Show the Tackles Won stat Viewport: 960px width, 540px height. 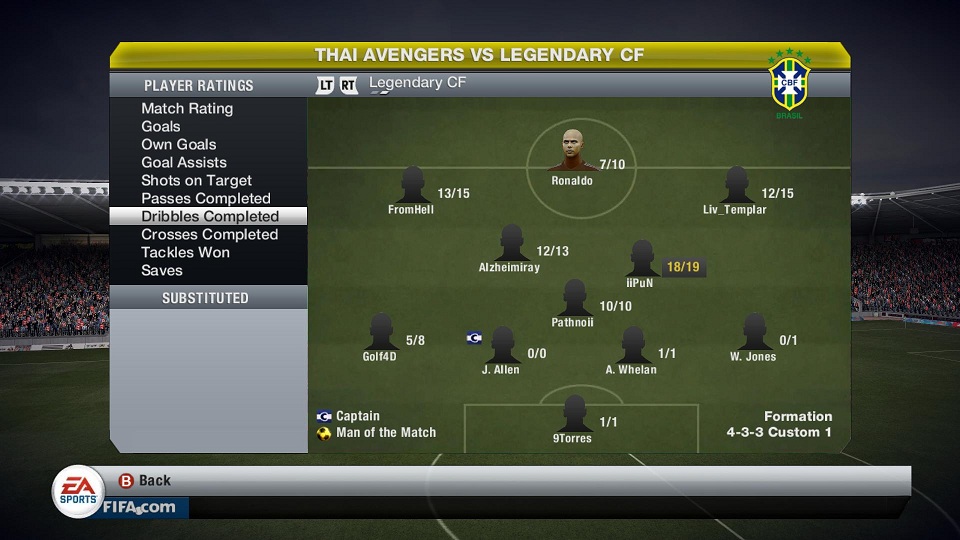(x=185, y=252)
